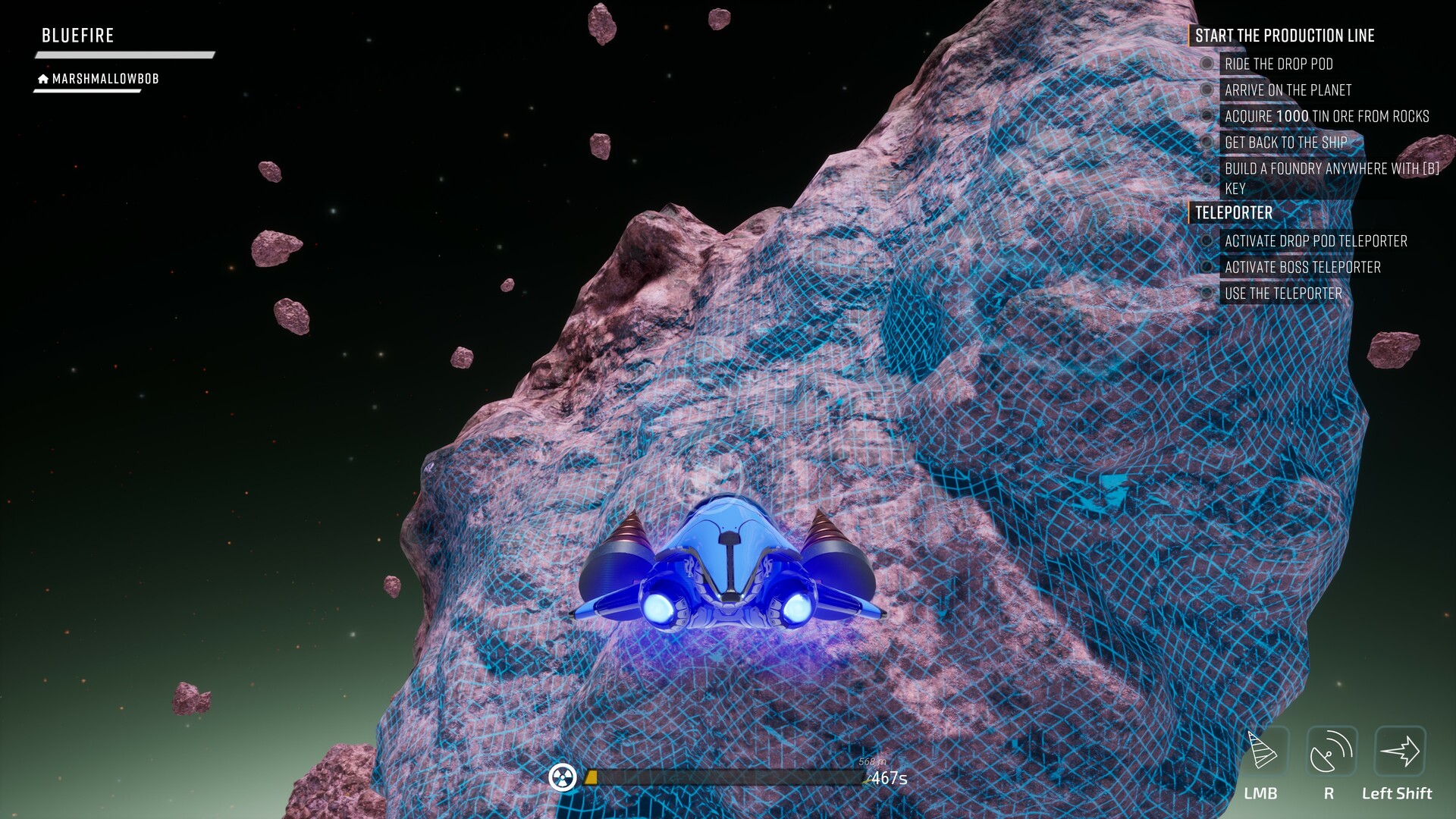Select the BLUEFIRE title heading
Image resolution: width=1456 pixels, height=819 pixels.
[77, 35]
